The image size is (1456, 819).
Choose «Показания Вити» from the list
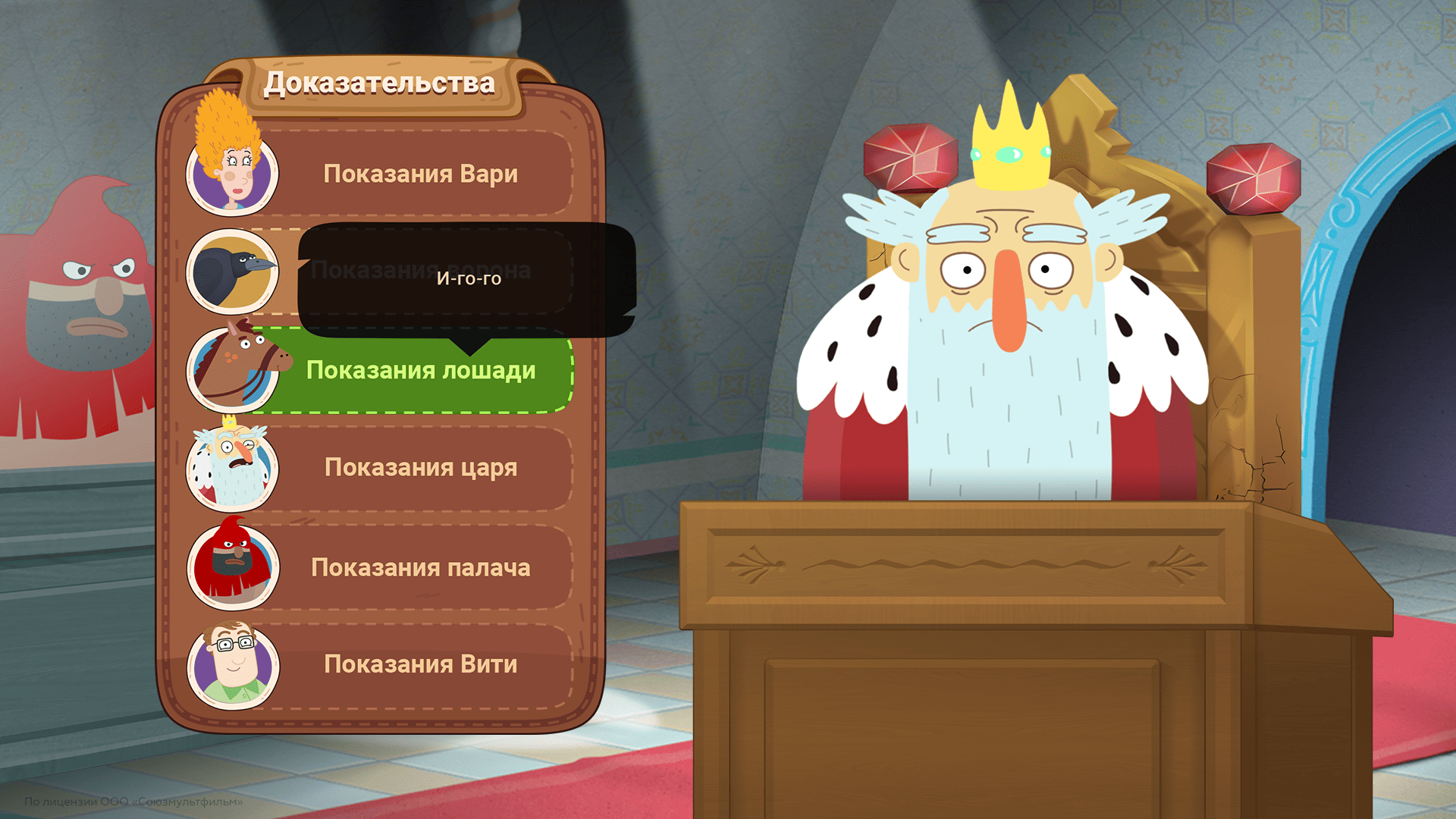(x=421, y=664)
